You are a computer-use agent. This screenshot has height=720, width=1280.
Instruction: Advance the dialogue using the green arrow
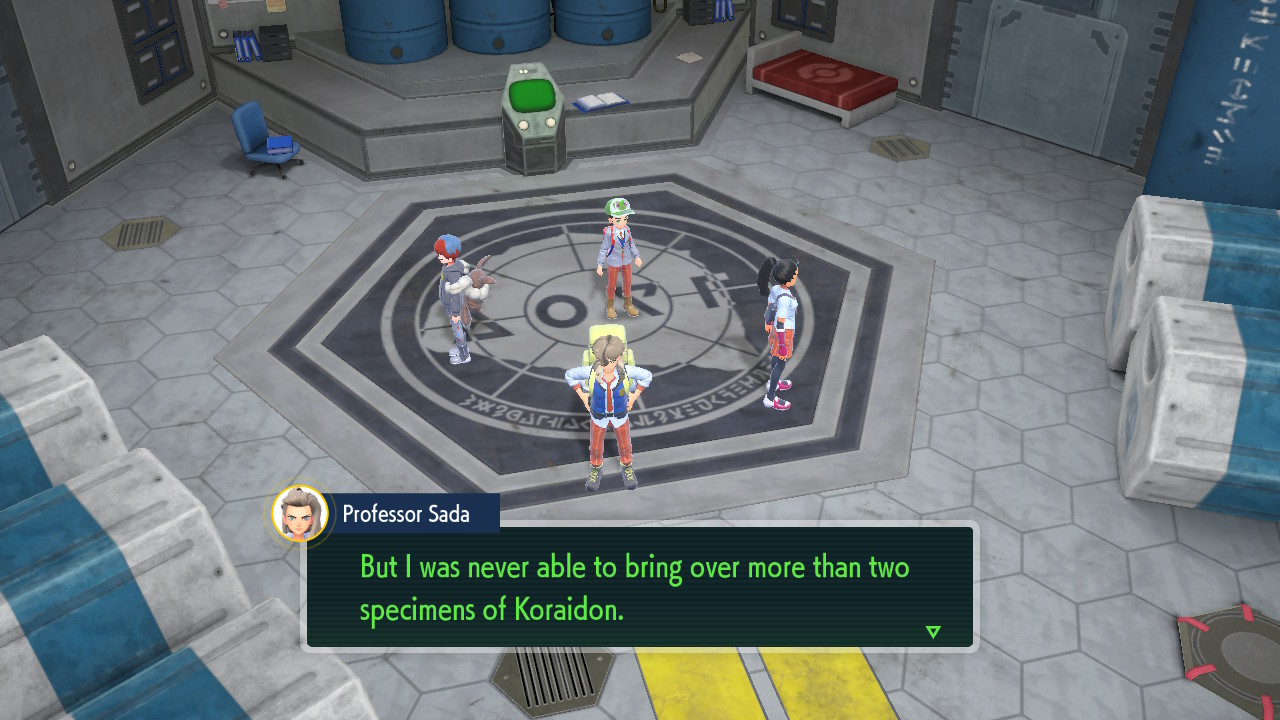point(933,631)
